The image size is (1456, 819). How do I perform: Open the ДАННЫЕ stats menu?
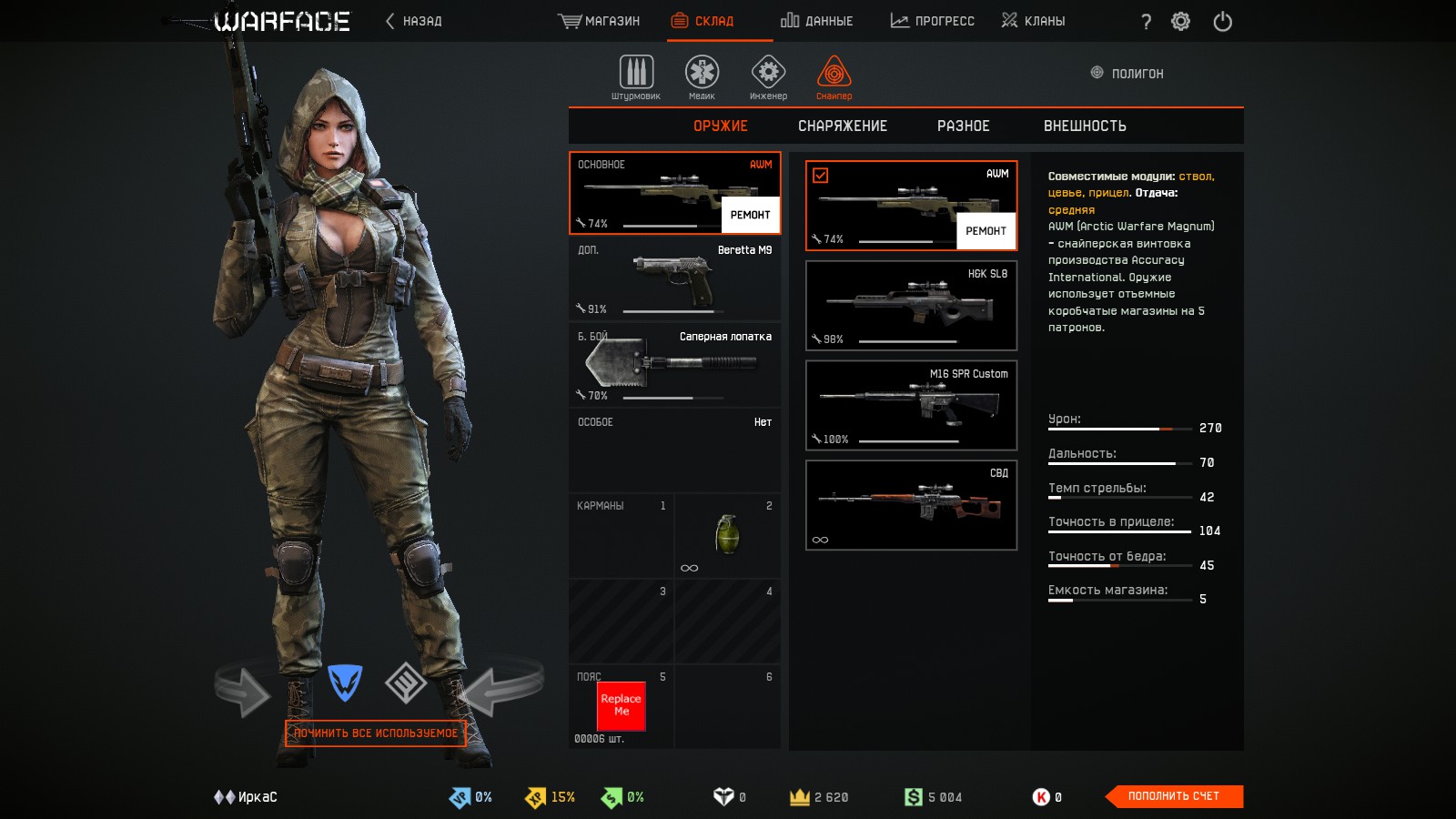click(816, 21)
